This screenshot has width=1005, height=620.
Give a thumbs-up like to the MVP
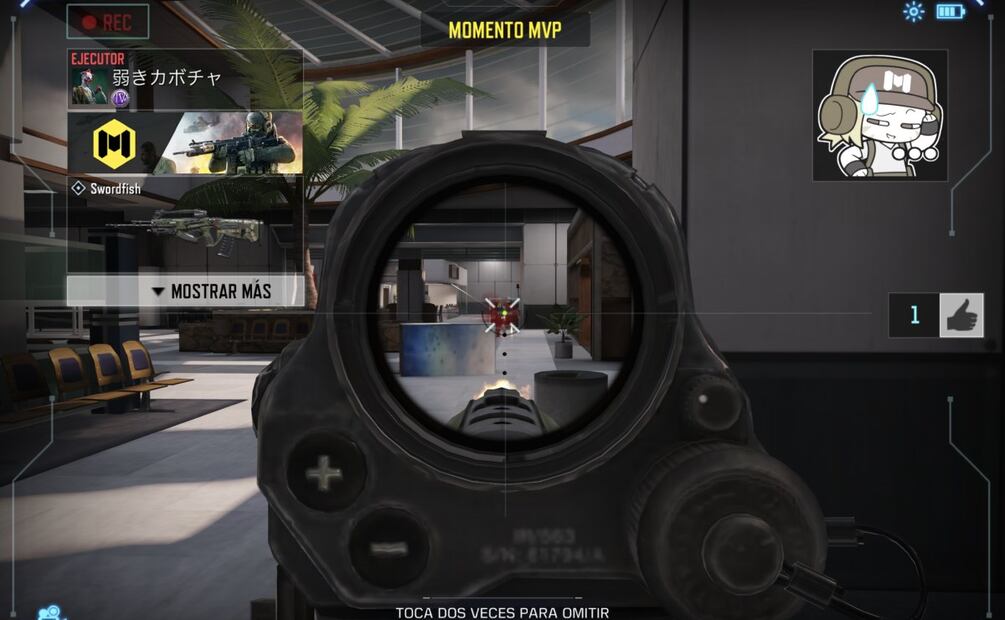click(961, 315)
